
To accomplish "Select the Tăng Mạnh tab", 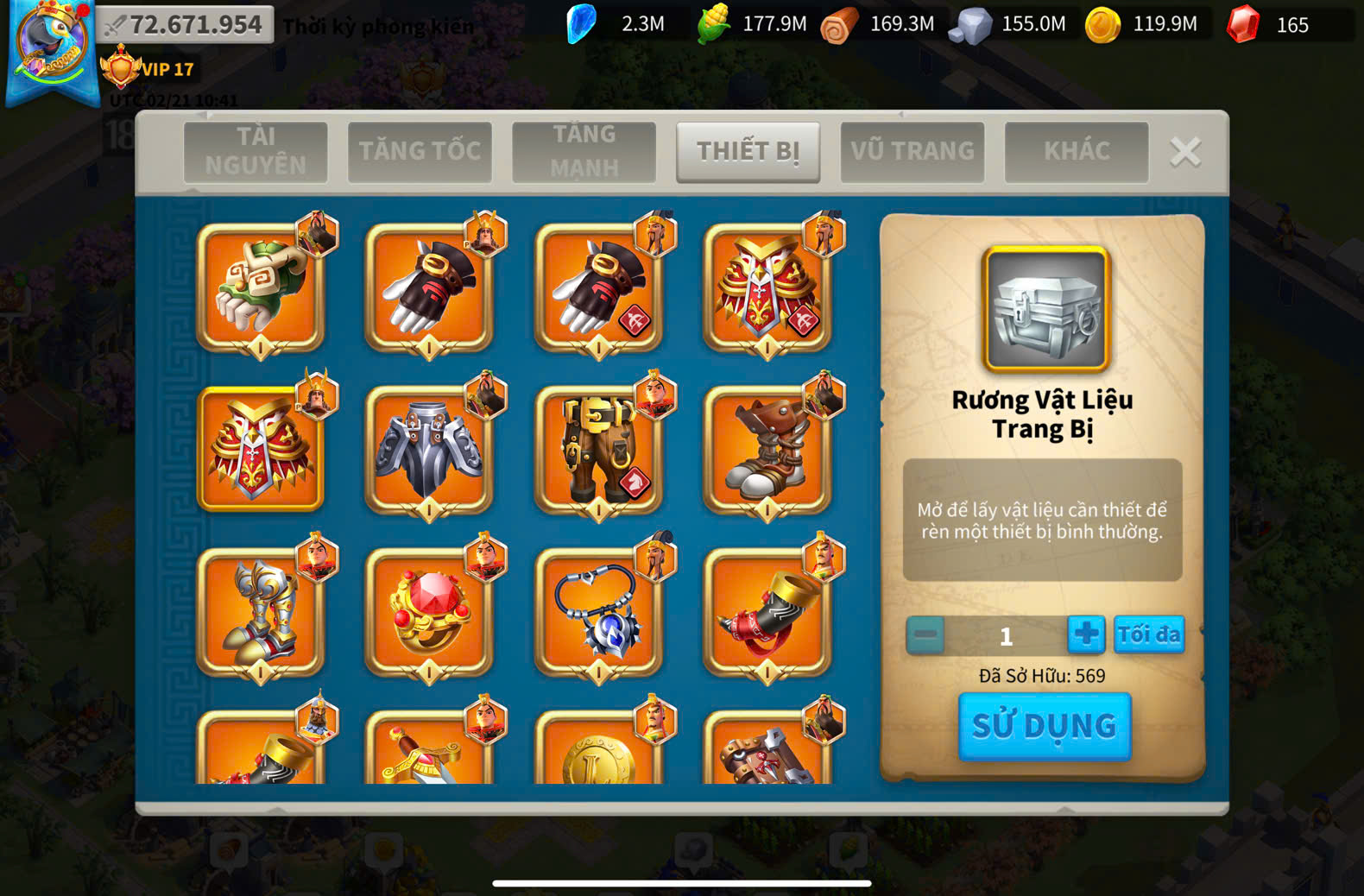I will tap(584, 151).
